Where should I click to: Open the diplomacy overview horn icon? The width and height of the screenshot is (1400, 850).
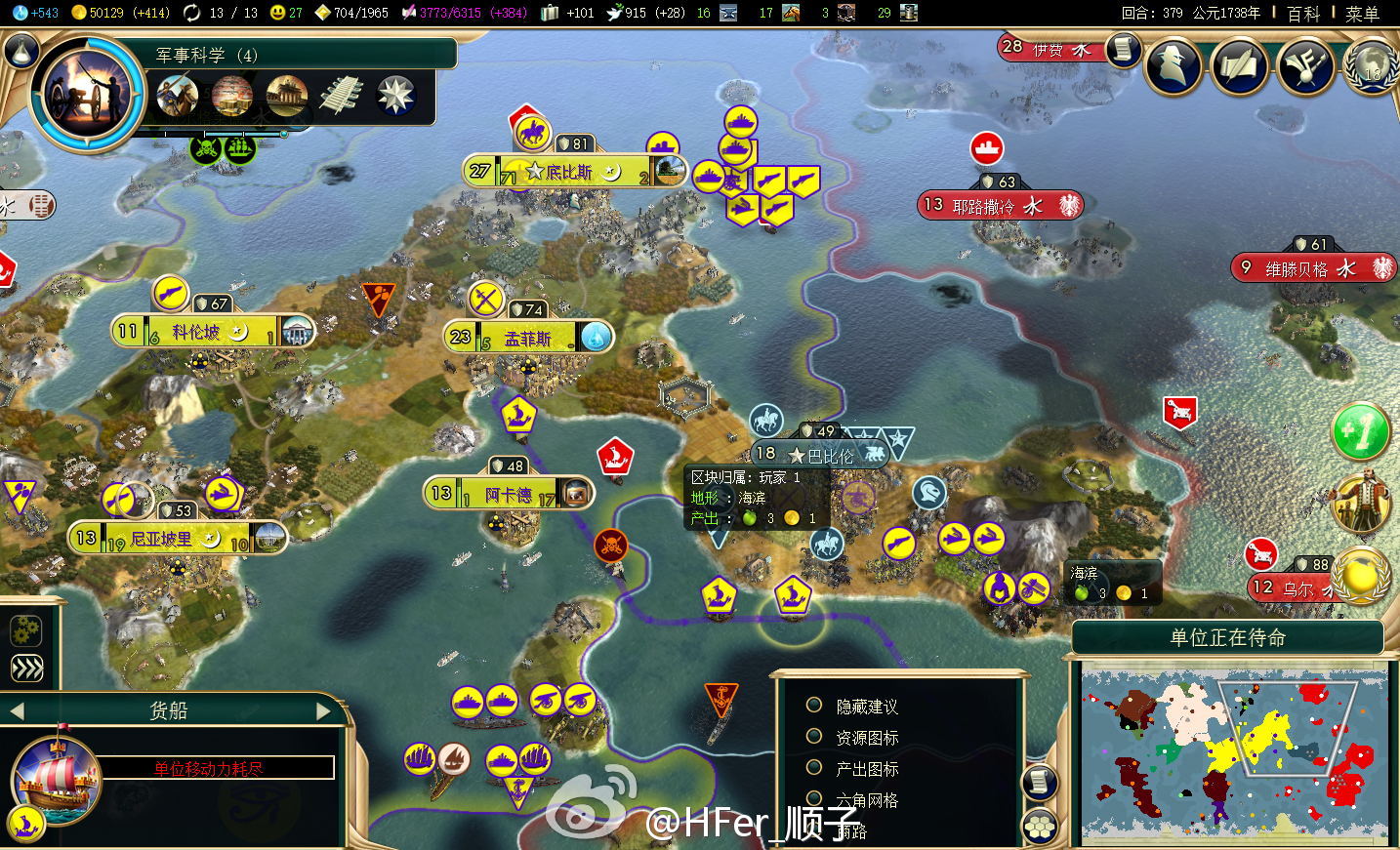click(1305, 66)
